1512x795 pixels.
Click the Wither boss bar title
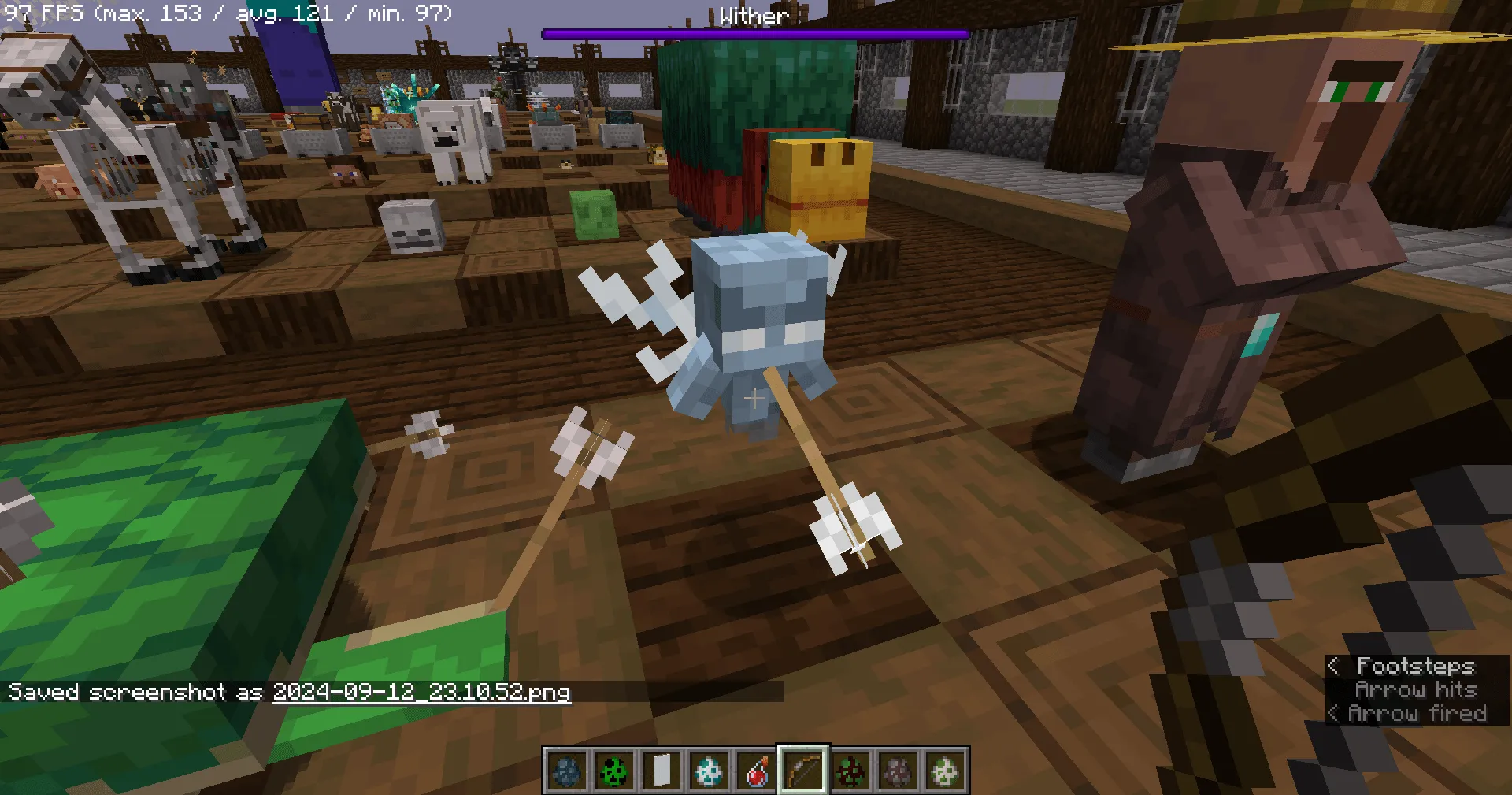pyautogui.click(x=753, y=16)
